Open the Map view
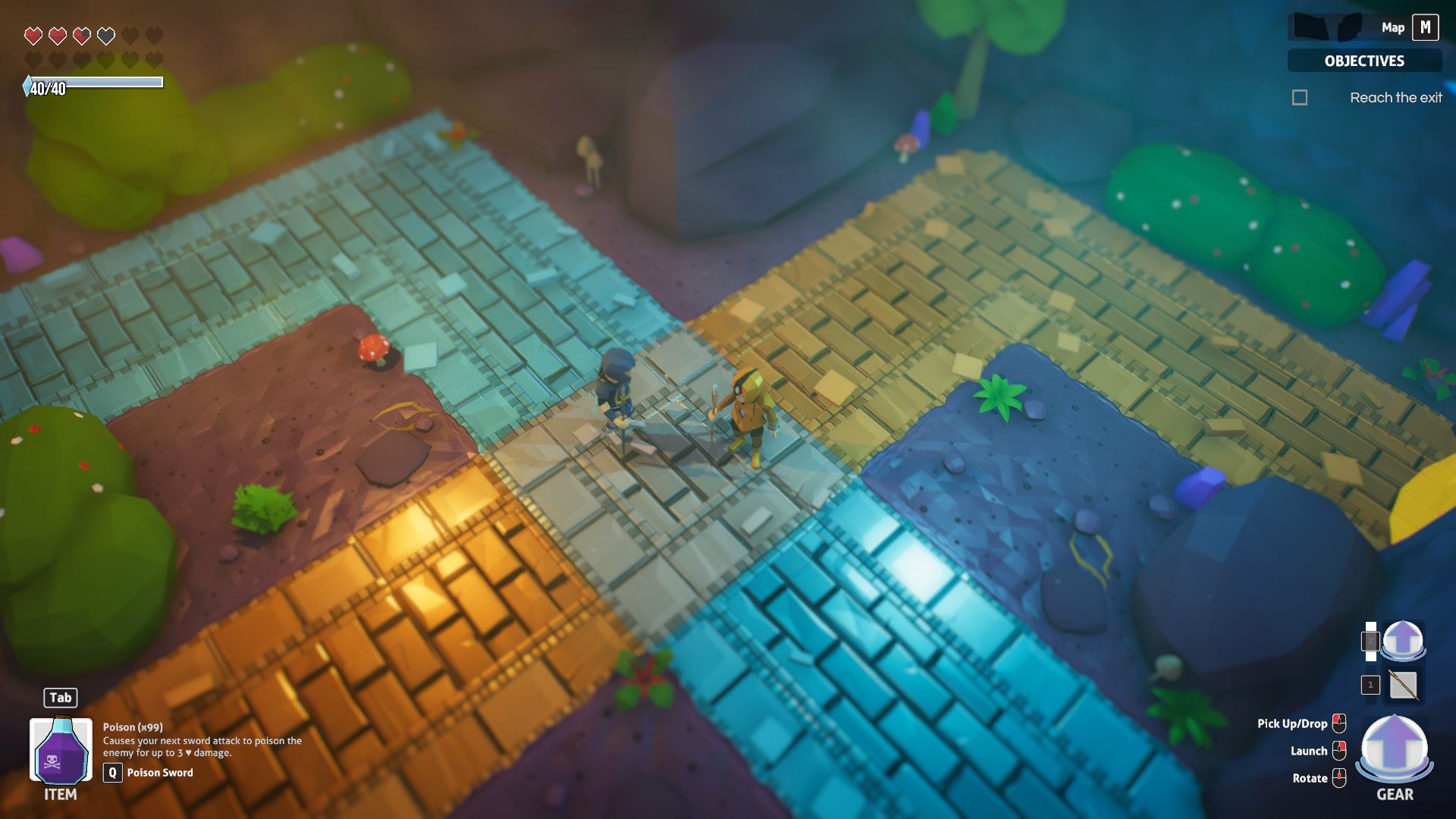 pyautogui.click(x=1392, y=27)
